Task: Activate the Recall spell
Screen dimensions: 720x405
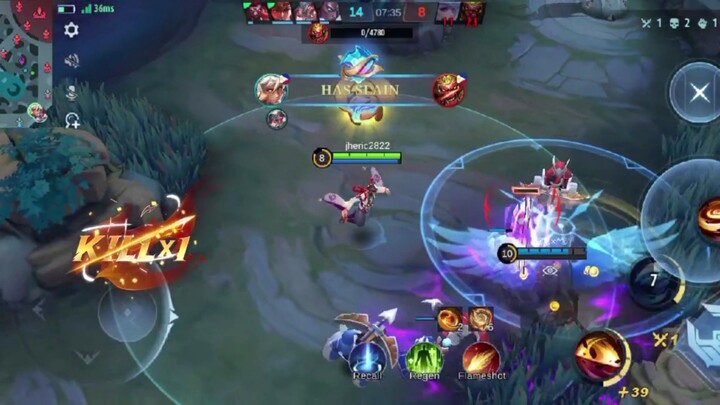Action: (x=368, y=357)
